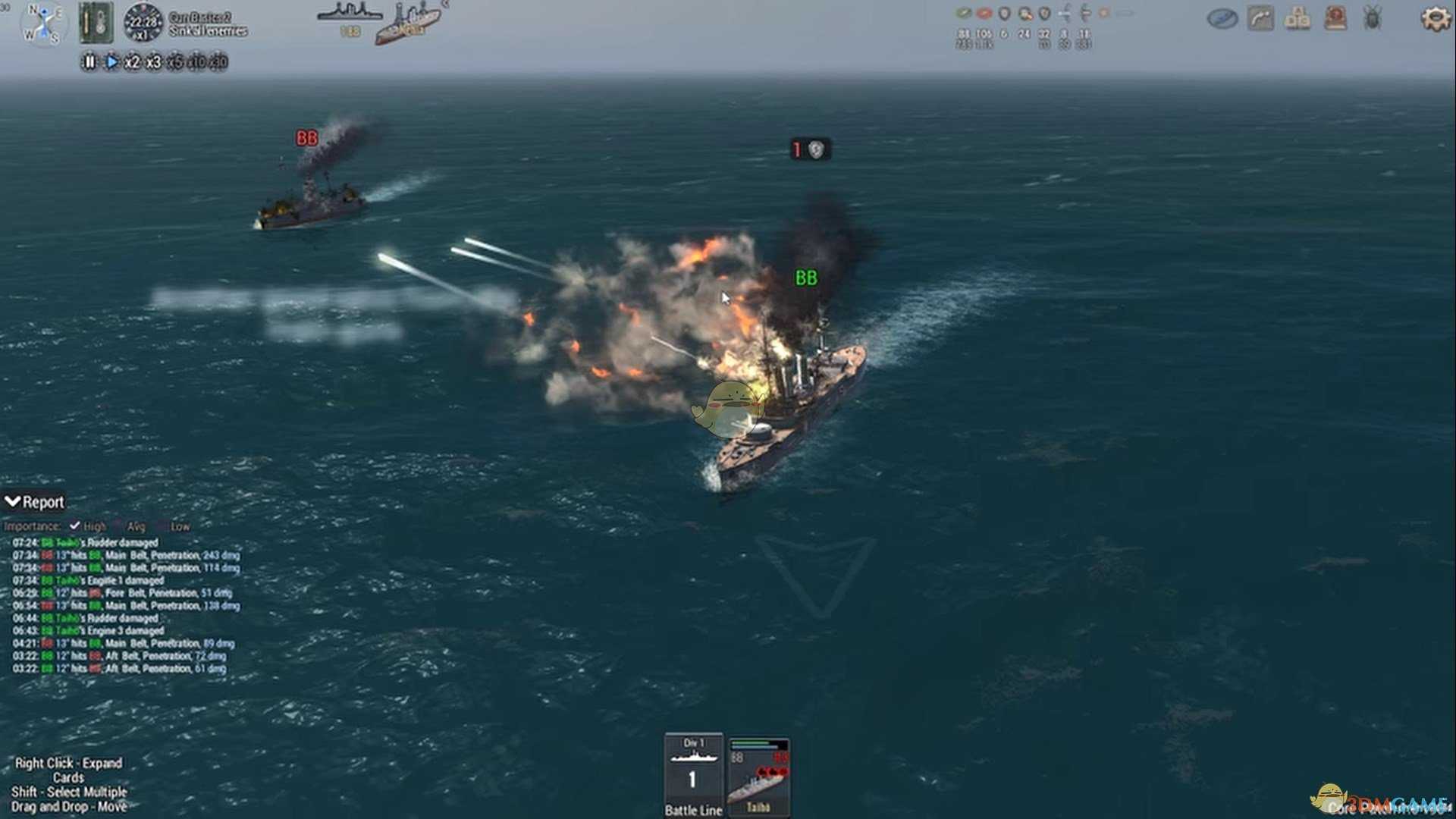Set battle speed to x5
This screenshot has width=1456, height=819.
(x=174, y=62)
